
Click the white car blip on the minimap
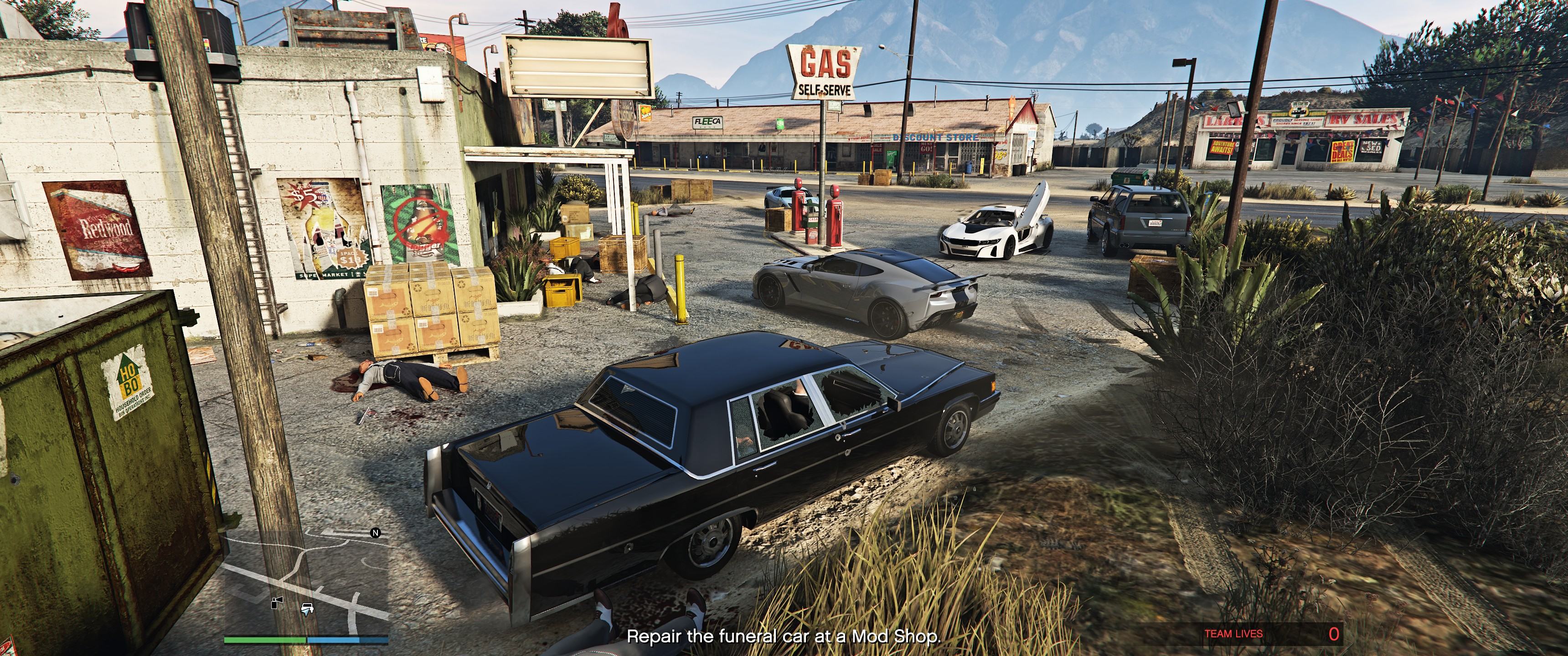pyautogui.click(x=307, y=607)
